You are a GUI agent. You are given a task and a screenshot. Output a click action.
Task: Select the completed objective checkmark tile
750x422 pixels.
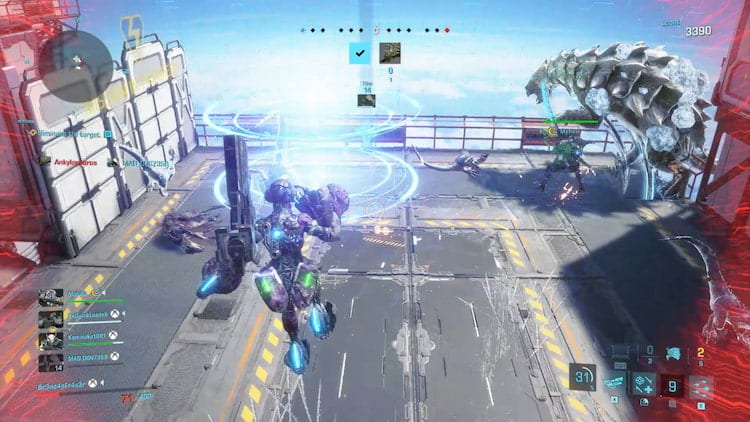click(358, 53)
